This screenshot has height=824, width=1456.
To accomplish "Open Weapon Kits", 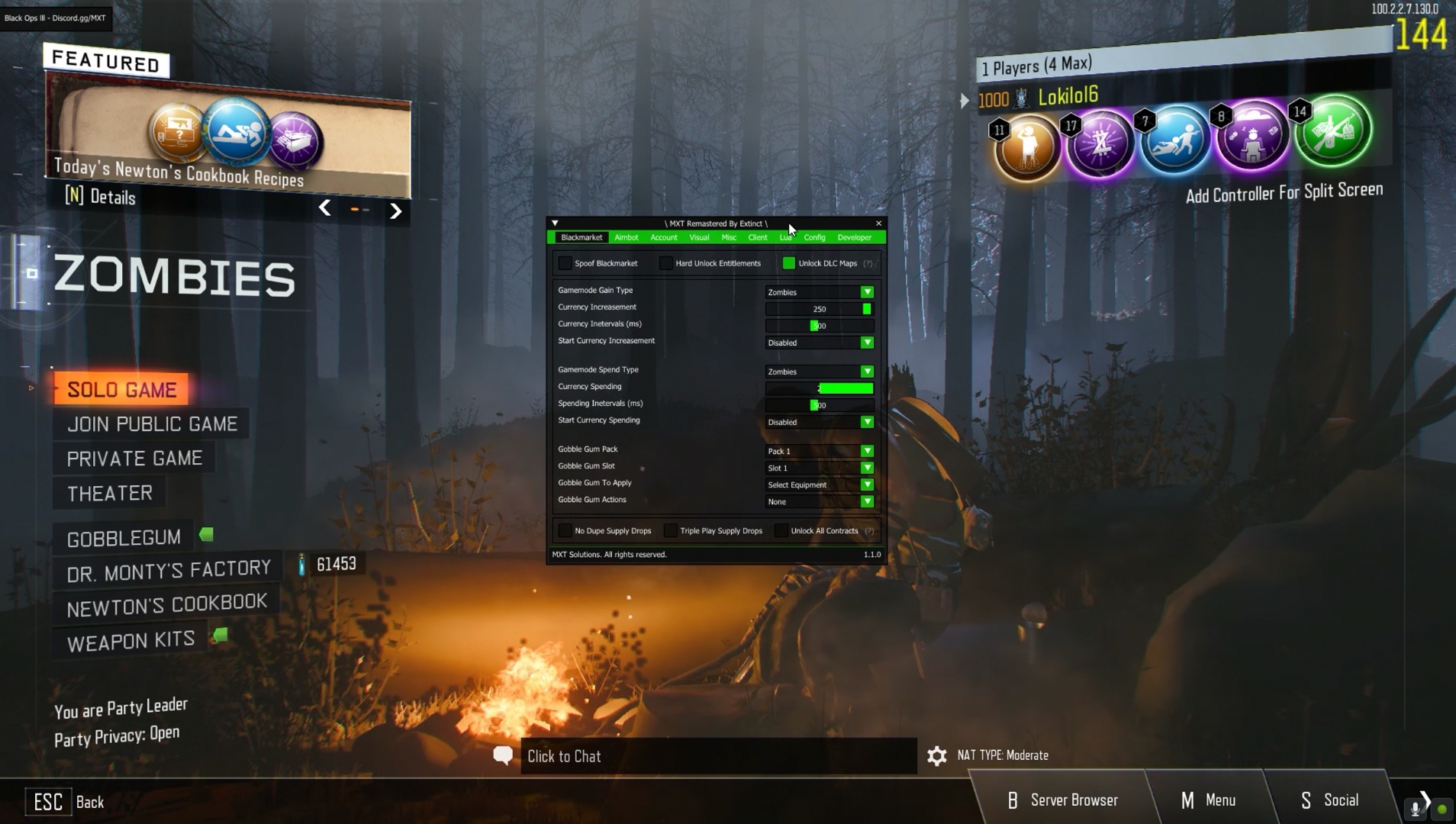I will 130,642.
